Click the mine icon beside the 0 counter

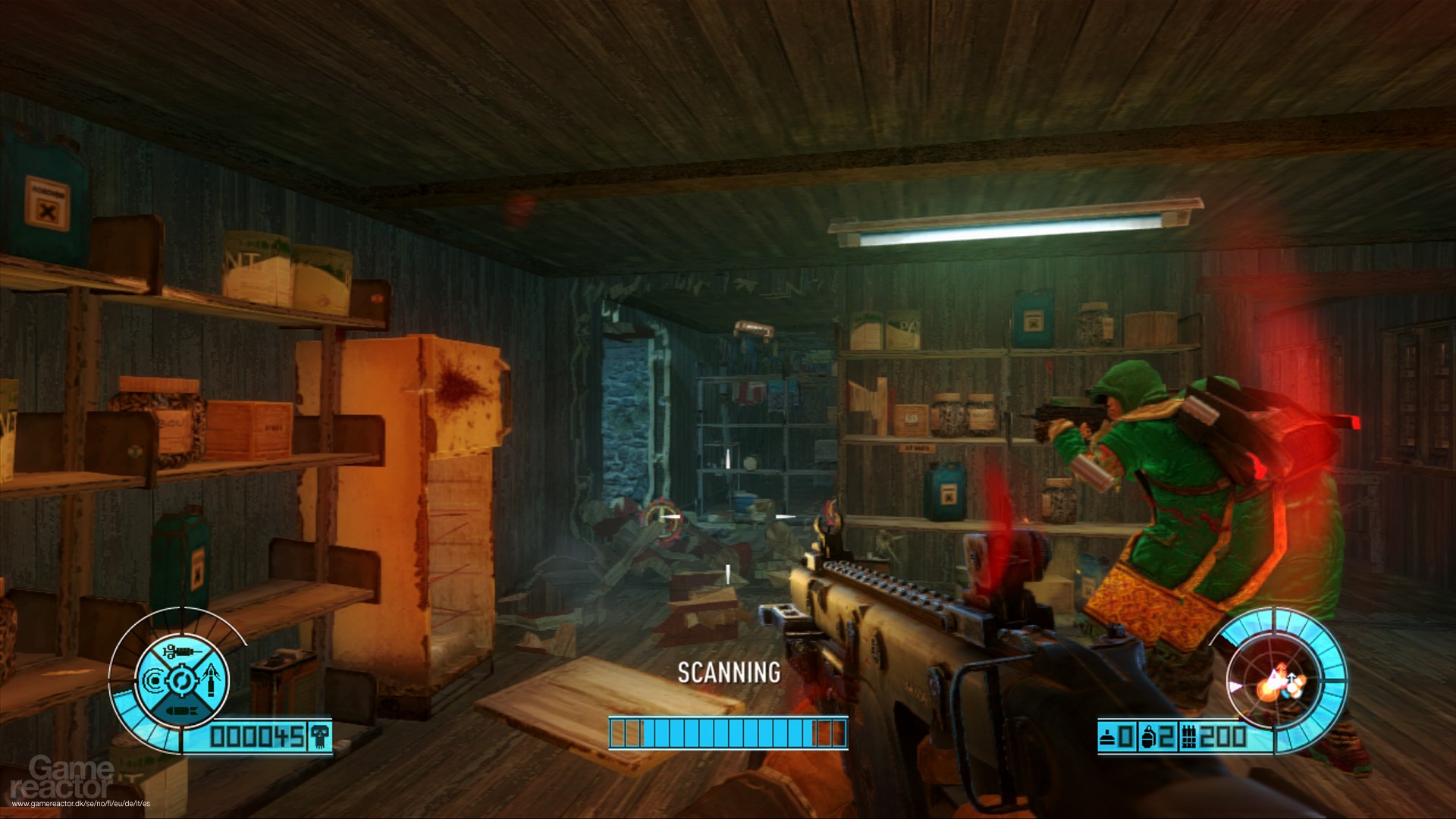[1107, 737]
